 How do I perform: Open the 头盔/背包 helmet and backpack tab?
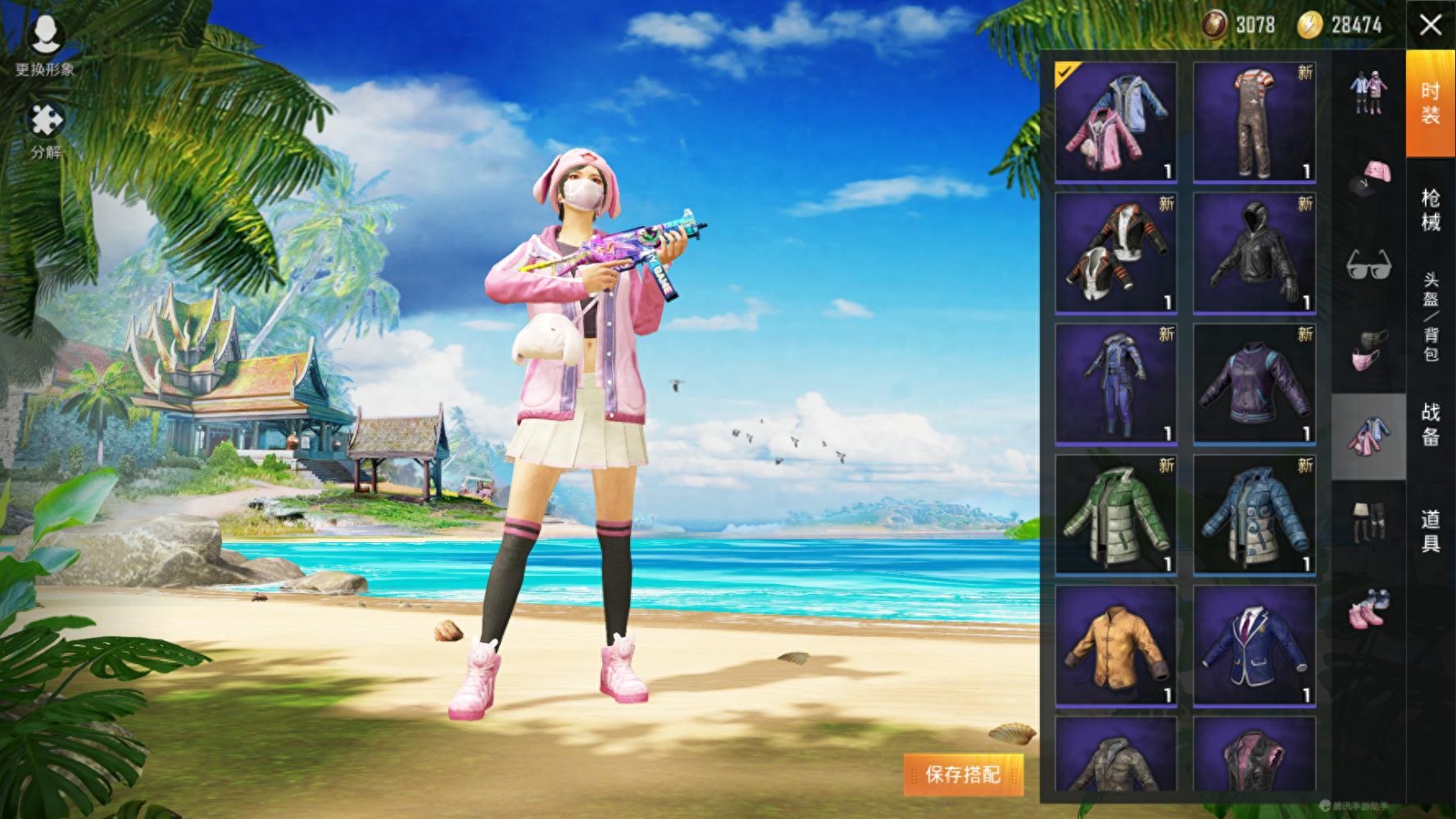pos(1431,317)
